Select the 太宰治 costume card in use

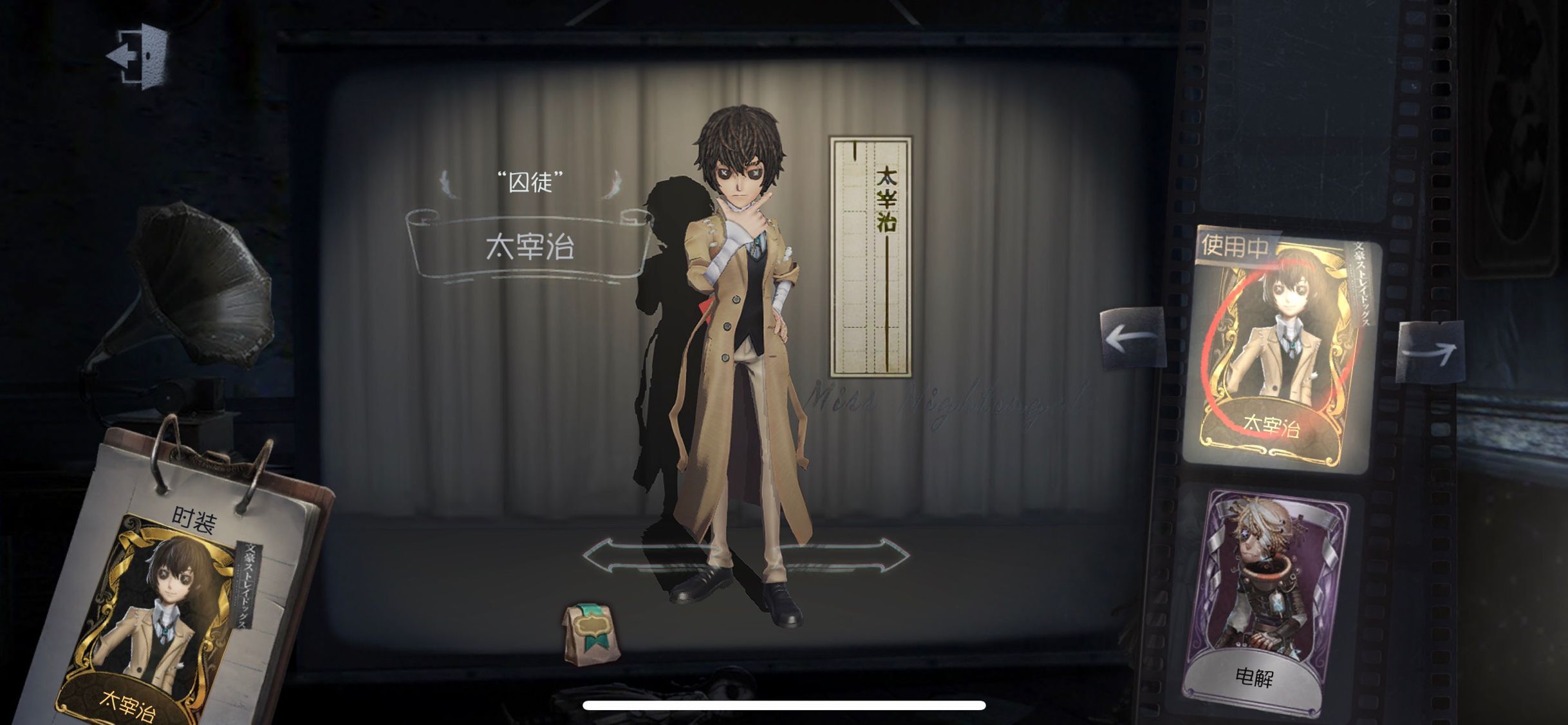coord(1281,351)
